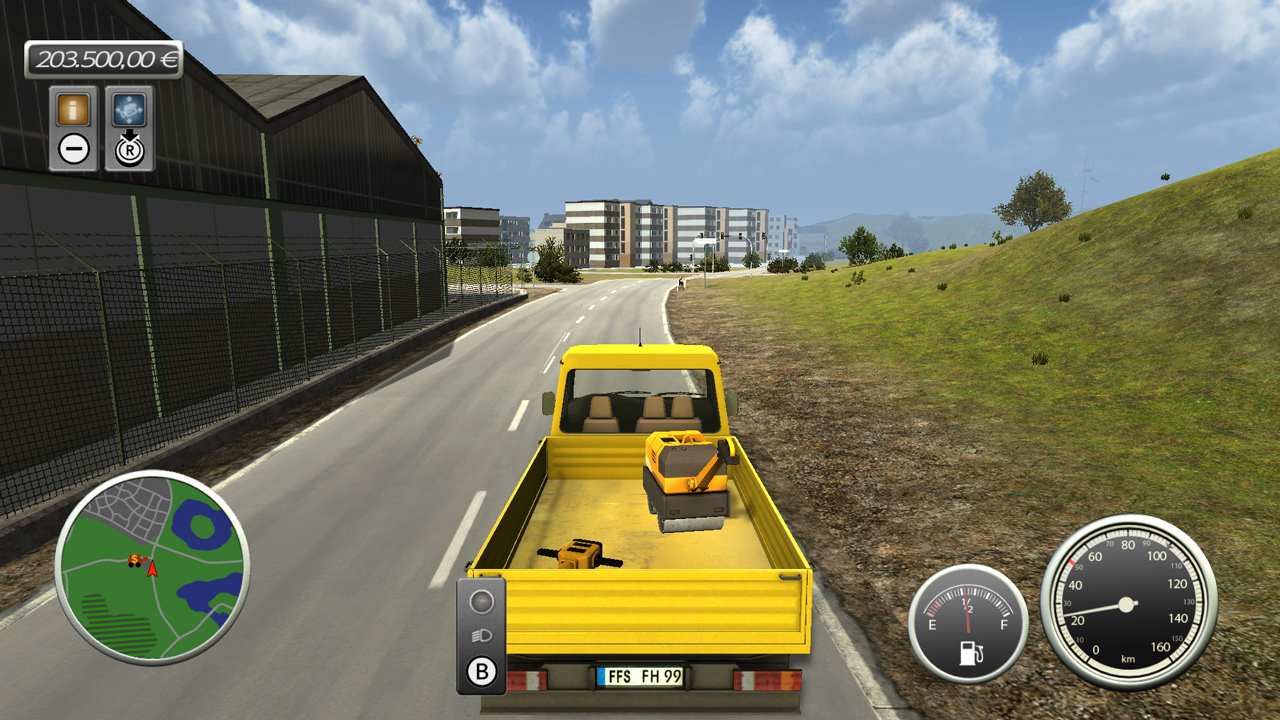
Task: Open the info panel via orange i icon
Action: (x=73, y=109)
